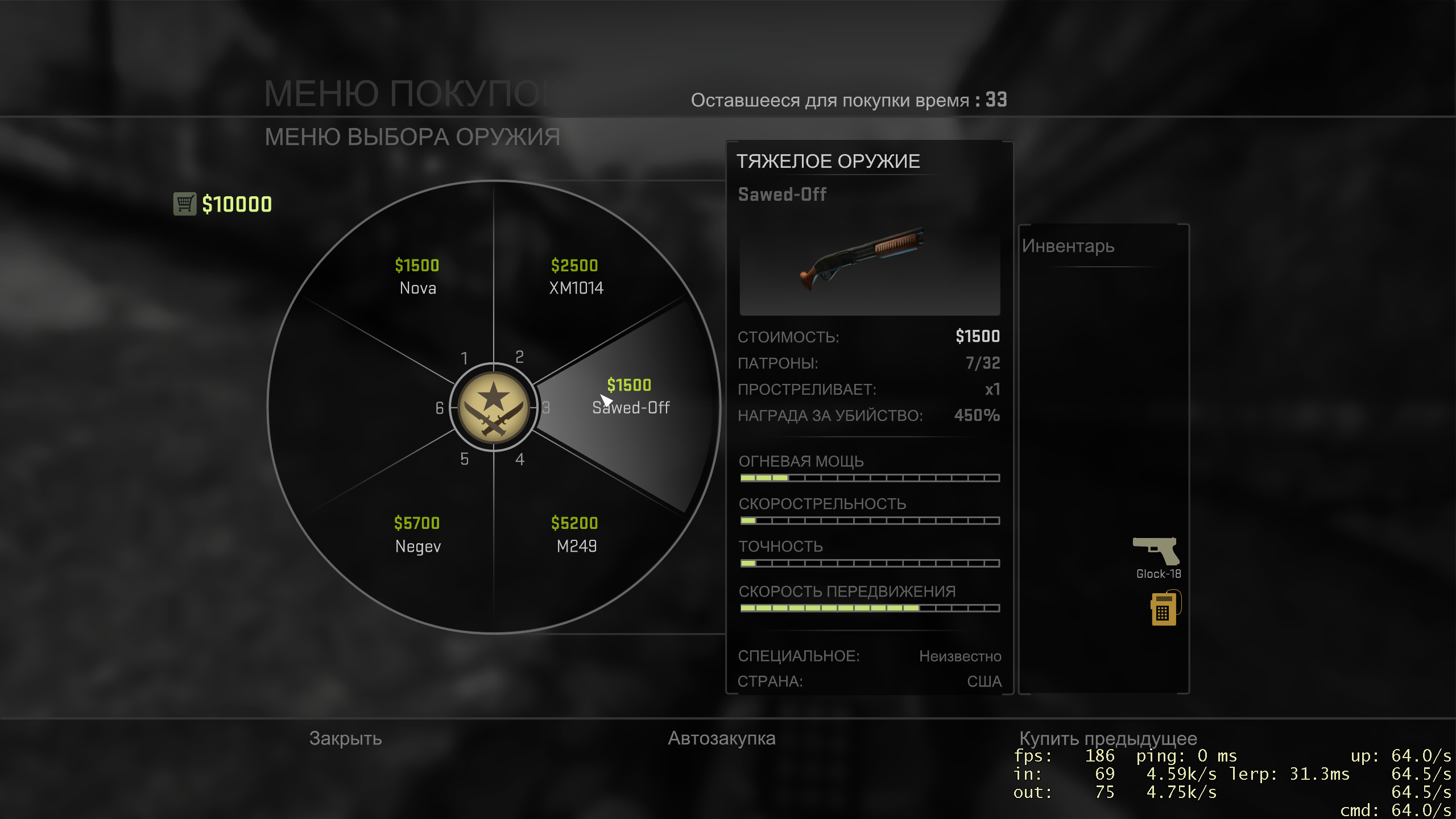Screen dimensions: 1456x819
Task: Select the Sawed-Off wheel segment
Action: coord(630,397)
